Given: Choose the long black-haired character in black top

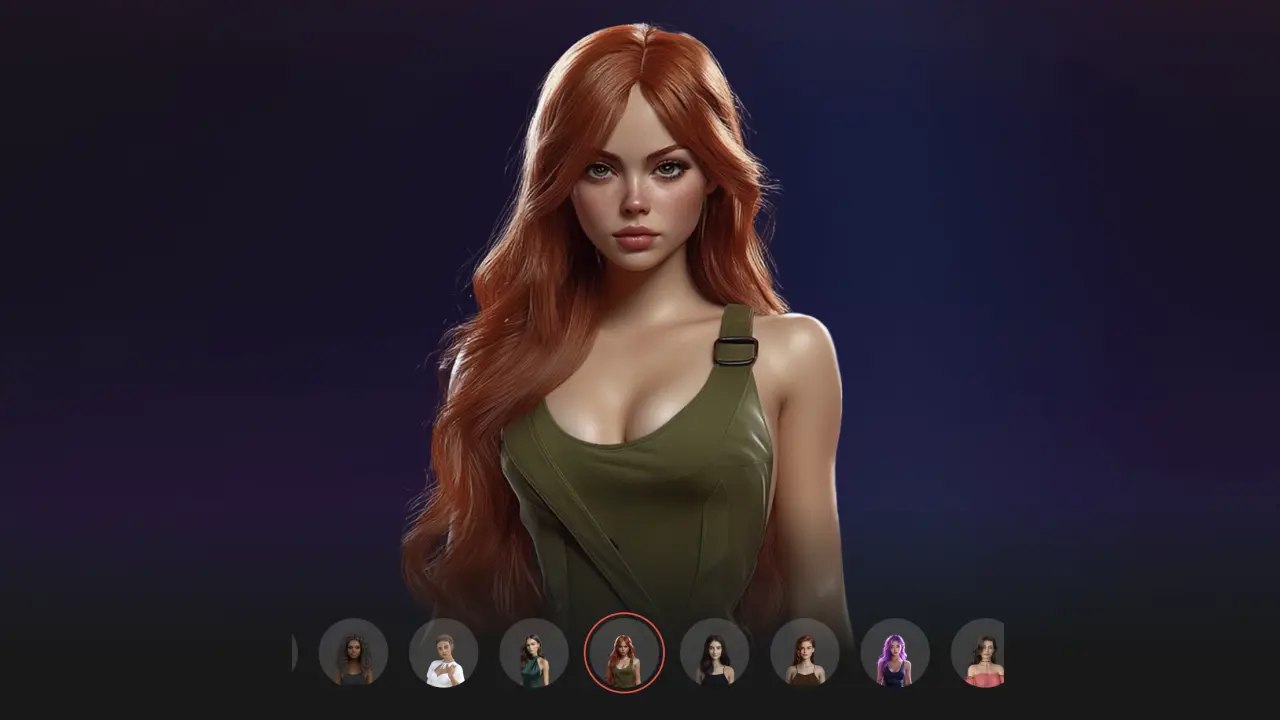Looking at the screenshot, I should pyautogui.click(x=714, y=652).
